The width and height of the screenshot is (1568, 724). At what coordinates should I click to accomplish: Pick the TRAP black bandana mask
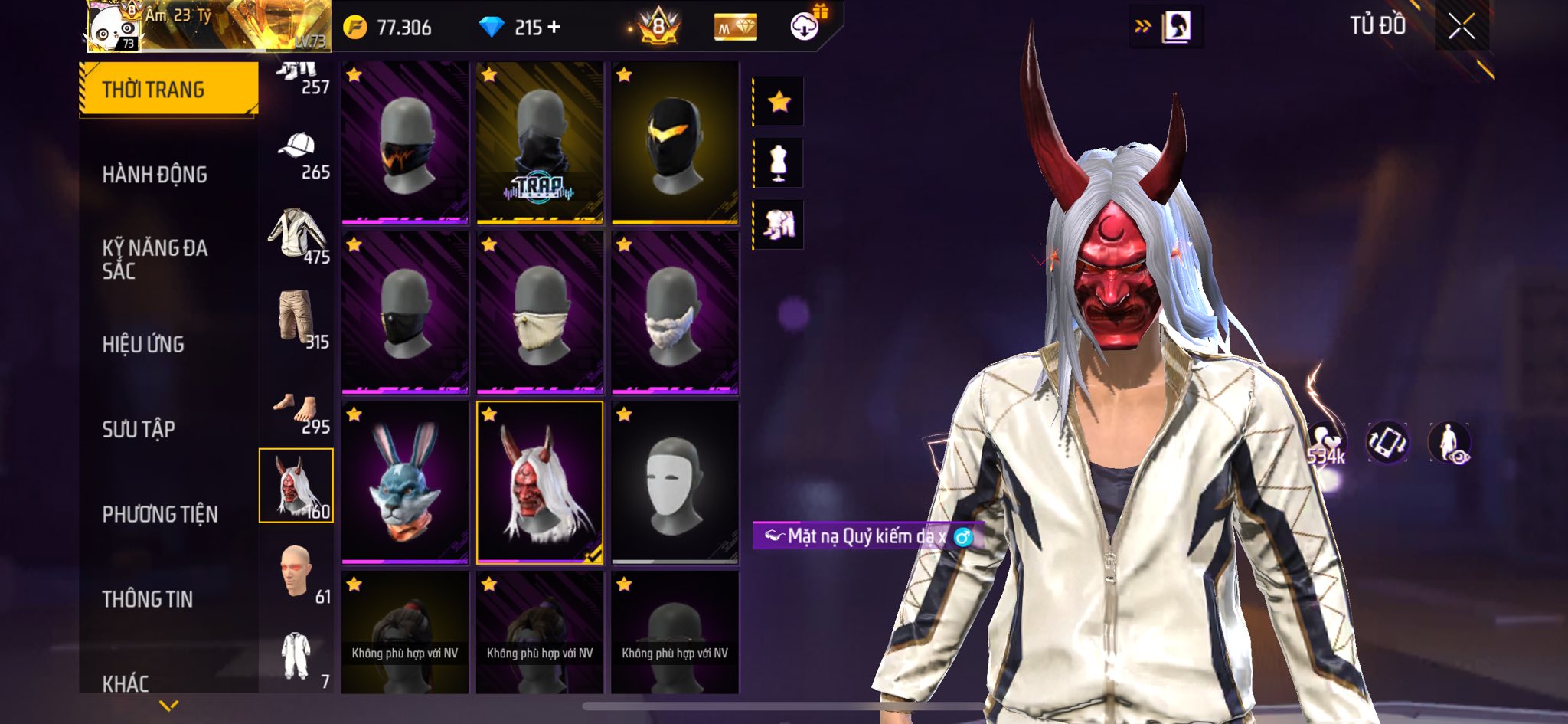tap(540, 143)
